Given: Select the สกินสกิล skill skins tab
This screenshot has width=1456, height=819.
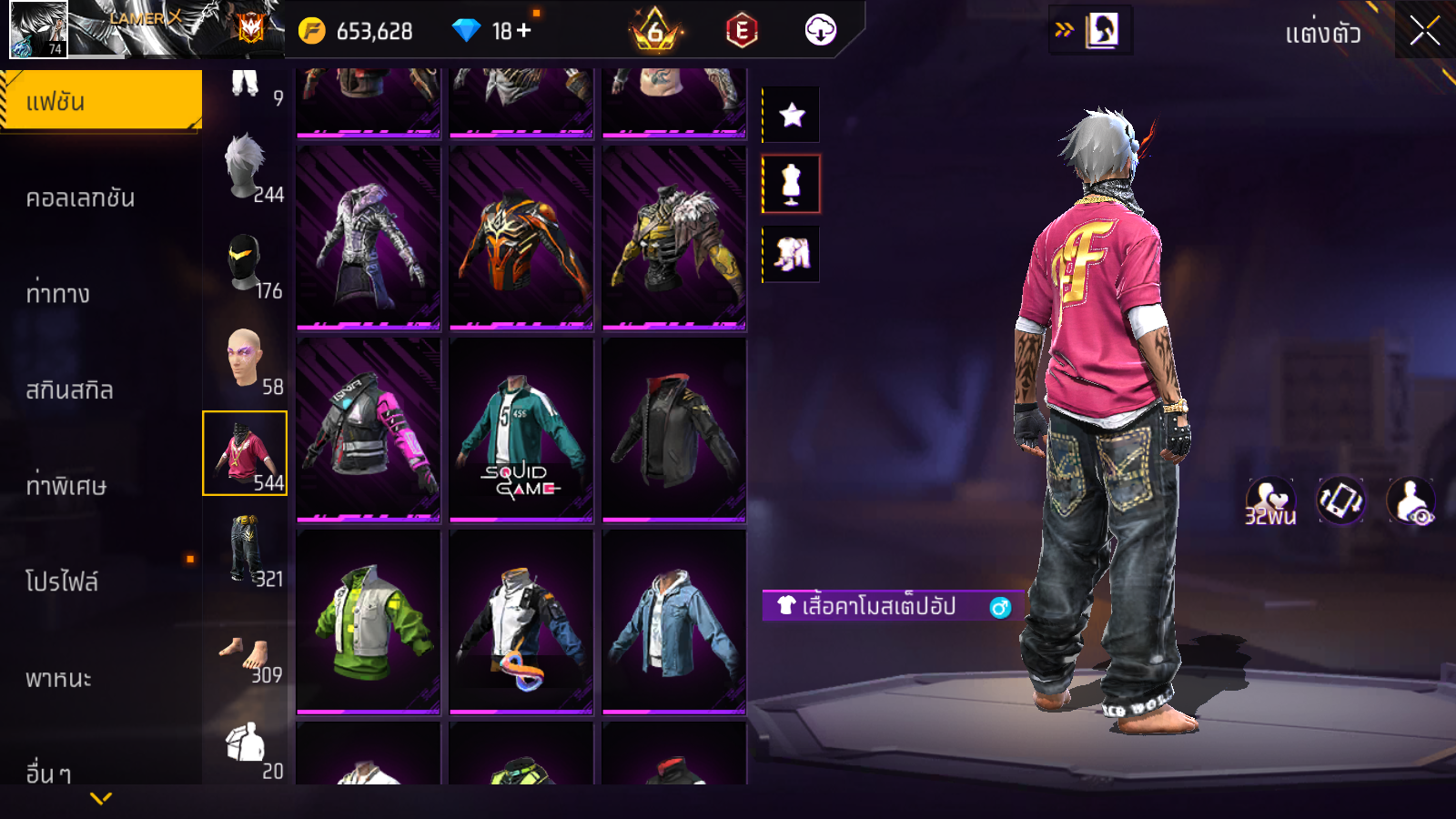Looking at the screenshot, I should (70, 390).
